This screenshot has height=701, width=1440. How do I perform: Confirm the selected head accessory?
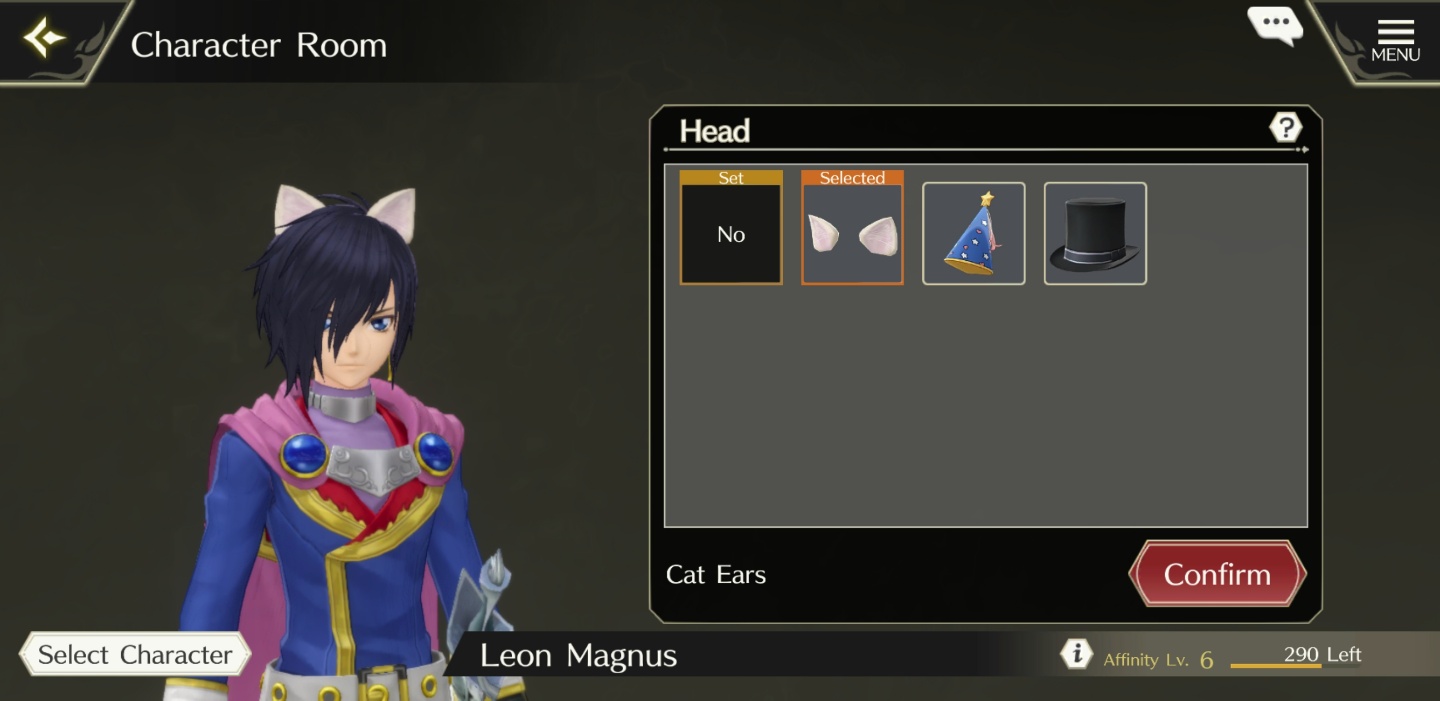[1217, 574]
